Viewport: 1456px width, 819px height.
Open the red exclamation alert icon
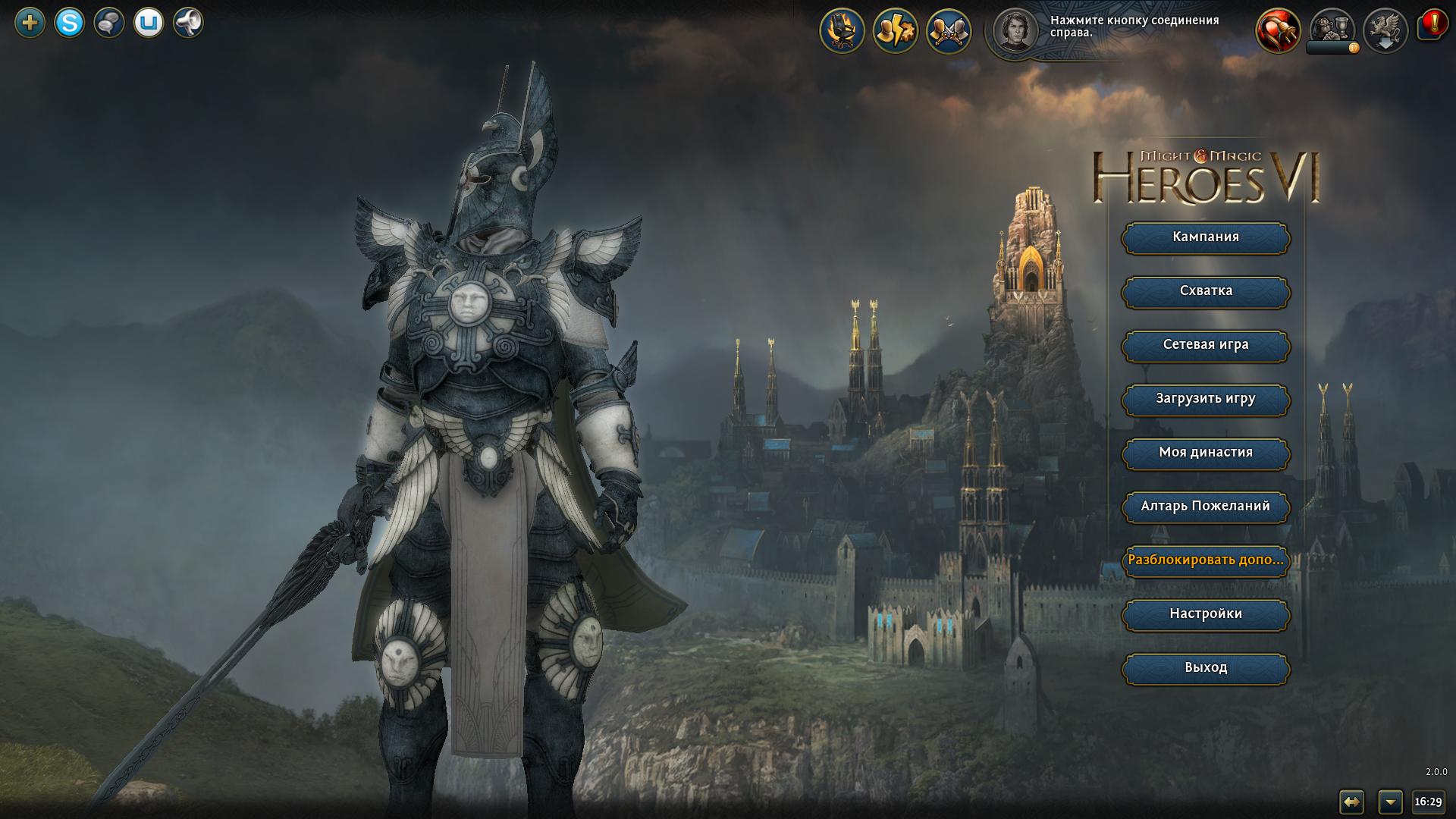pos(1433,25)
